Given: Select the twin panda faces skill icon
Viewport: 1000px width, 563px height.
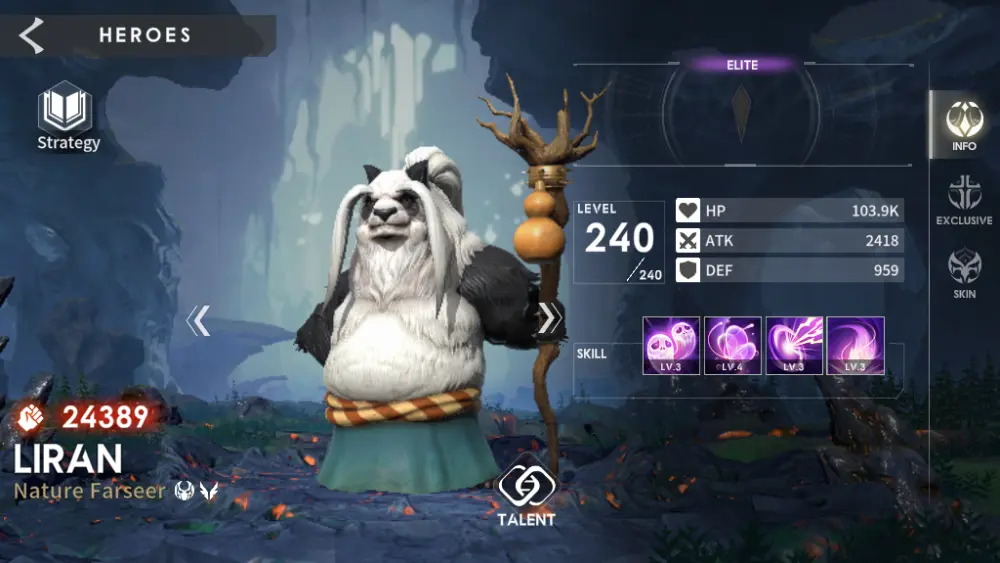Looking at the screenshot, I should click(671, 345).
